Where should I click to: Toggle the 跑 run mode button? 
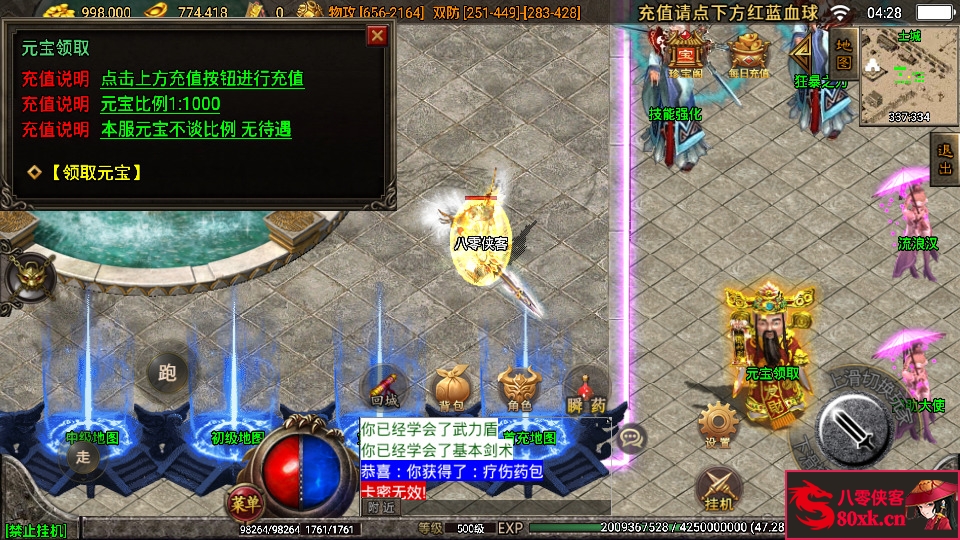click(x=167, y=372)
